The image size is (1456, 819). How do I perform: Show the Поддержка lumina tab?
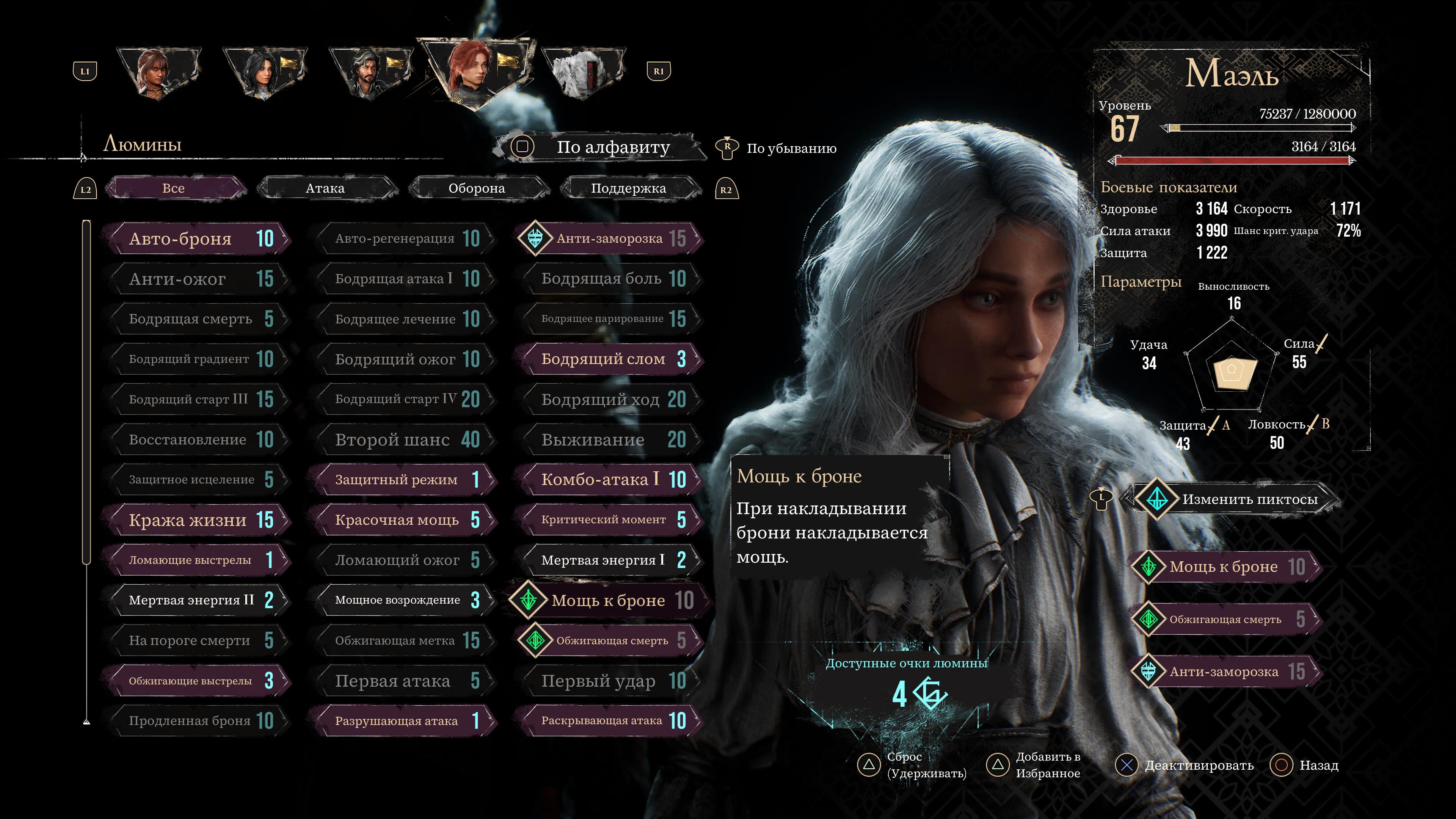[628, 188]
